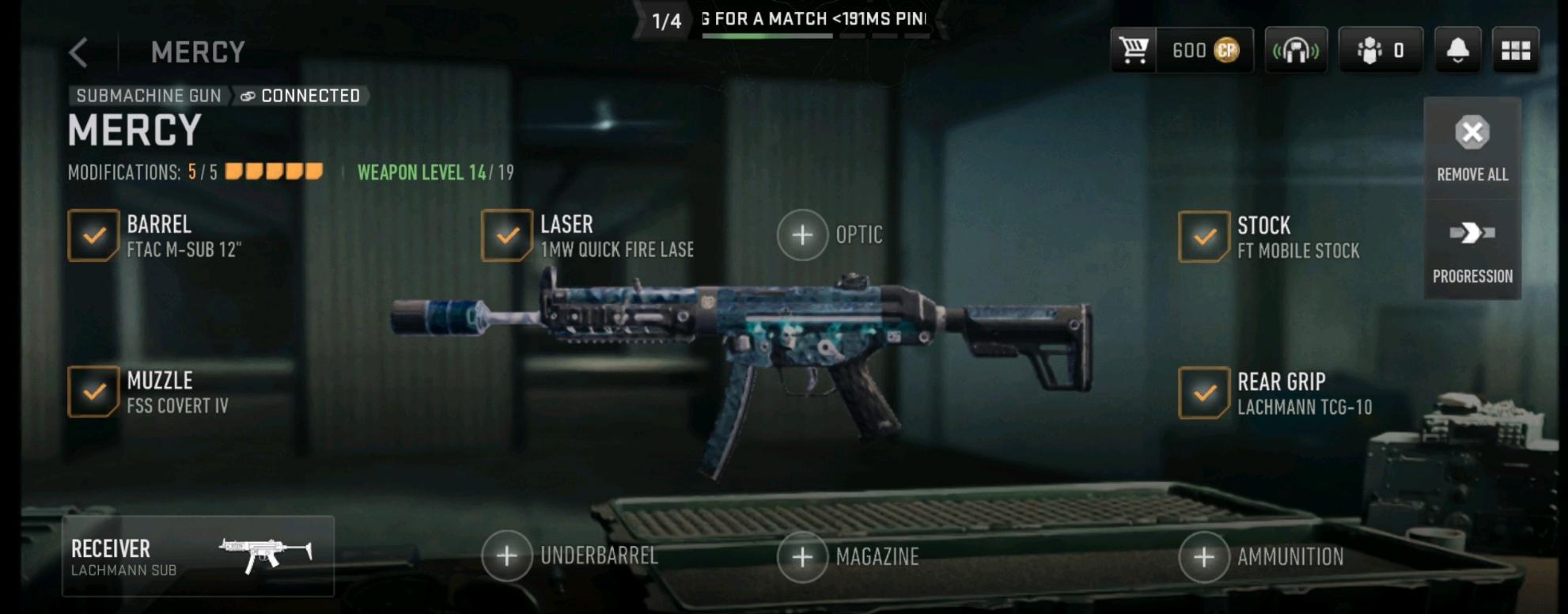The image size is (1568, 614).
Task: Show notifications via the bell icon
Action: pyautogui.click(x=1457, y=51)
